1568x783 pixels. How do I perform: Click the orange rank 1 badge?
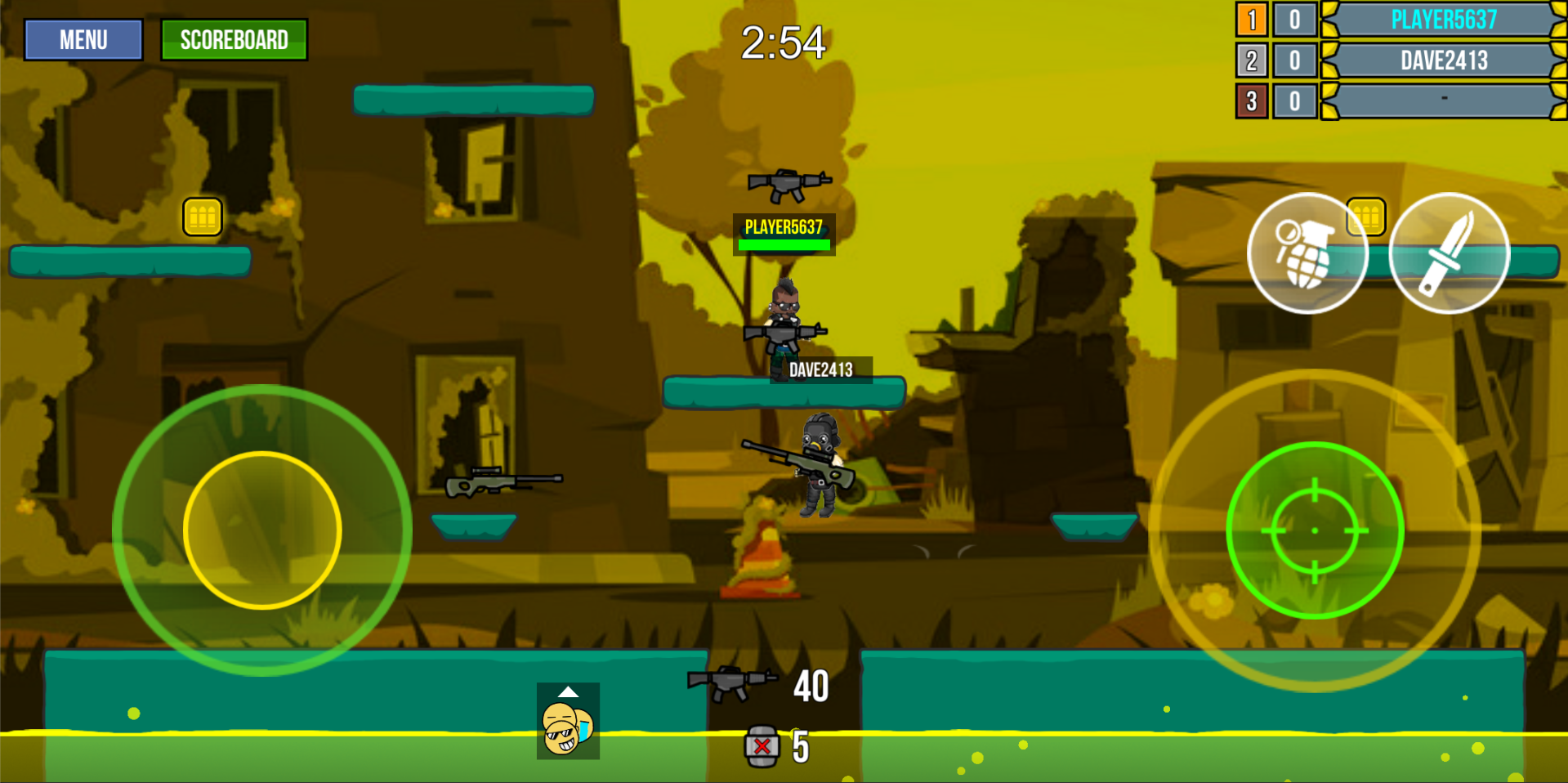click(x=1250, y=20)
